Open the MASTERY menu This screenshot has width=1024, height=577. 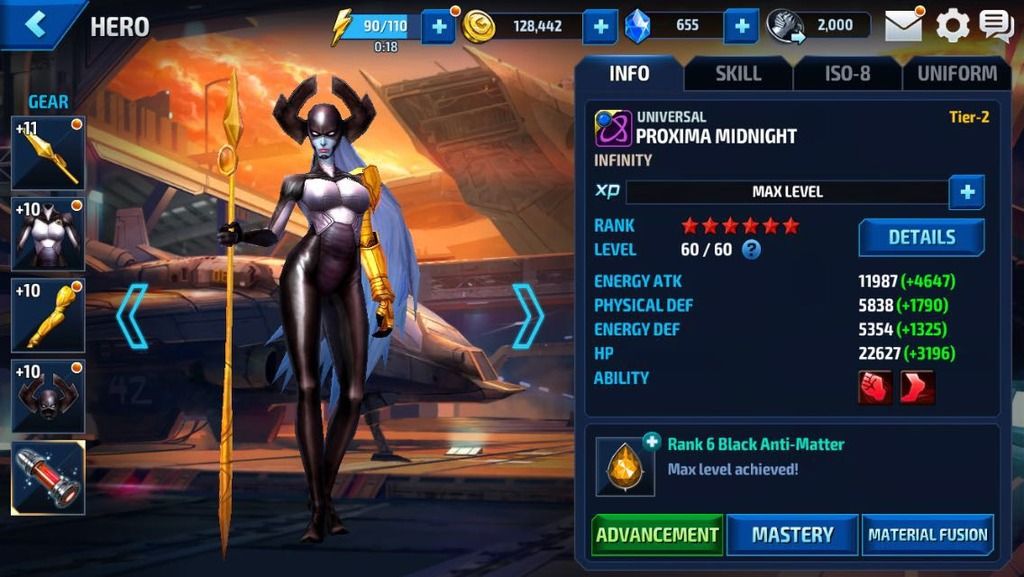click(x=792, y=534)
